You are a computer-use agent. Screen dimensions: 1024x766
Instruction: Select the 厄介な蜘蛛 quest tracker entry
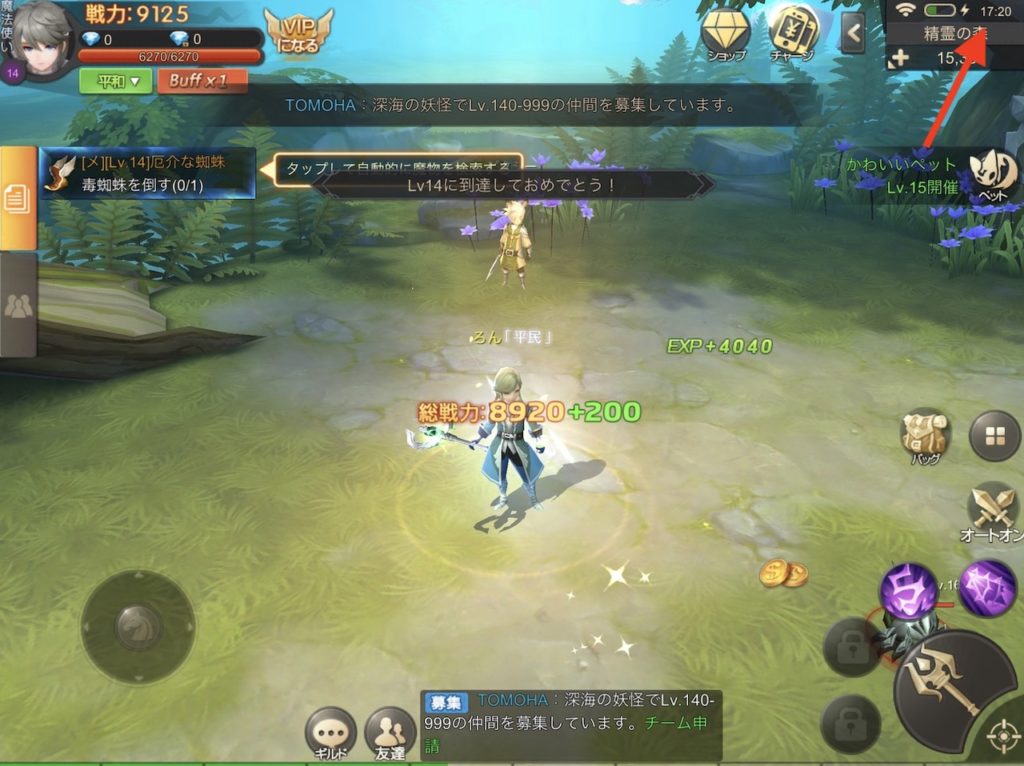click(x=148, y=172)
